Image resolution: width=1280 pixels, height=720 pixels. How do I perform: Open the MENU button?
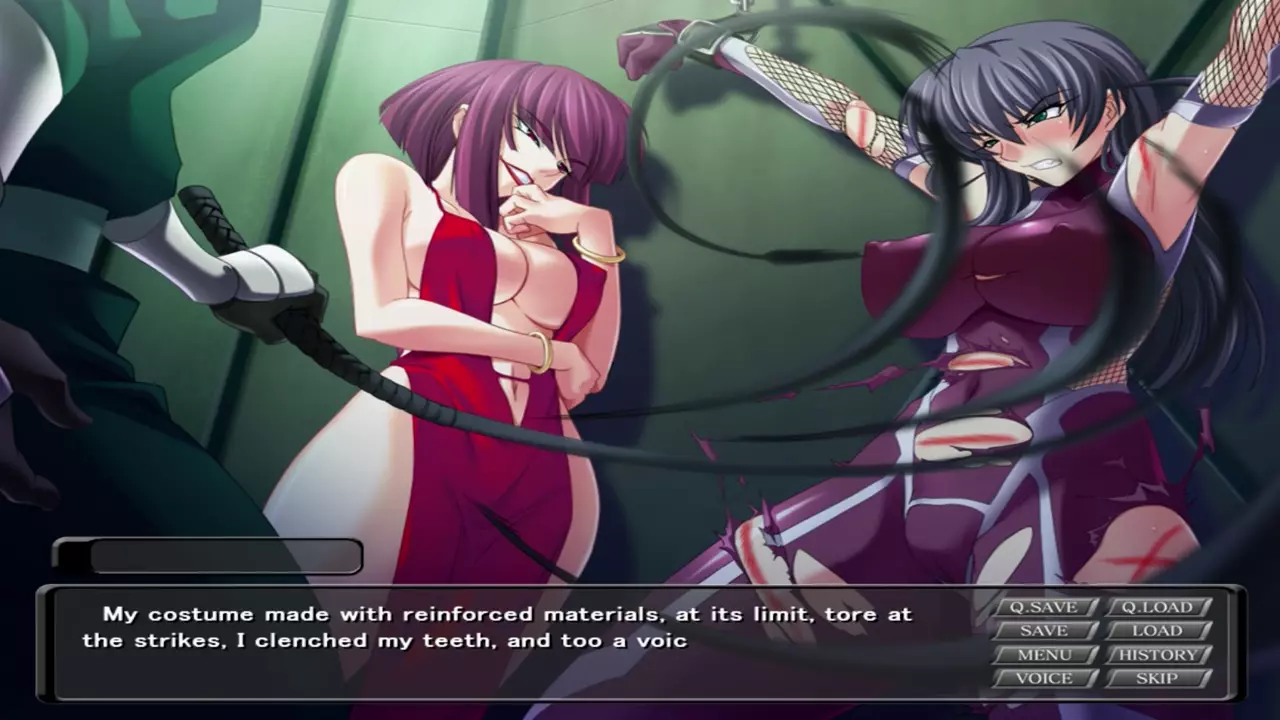[x=1044, y=655]
